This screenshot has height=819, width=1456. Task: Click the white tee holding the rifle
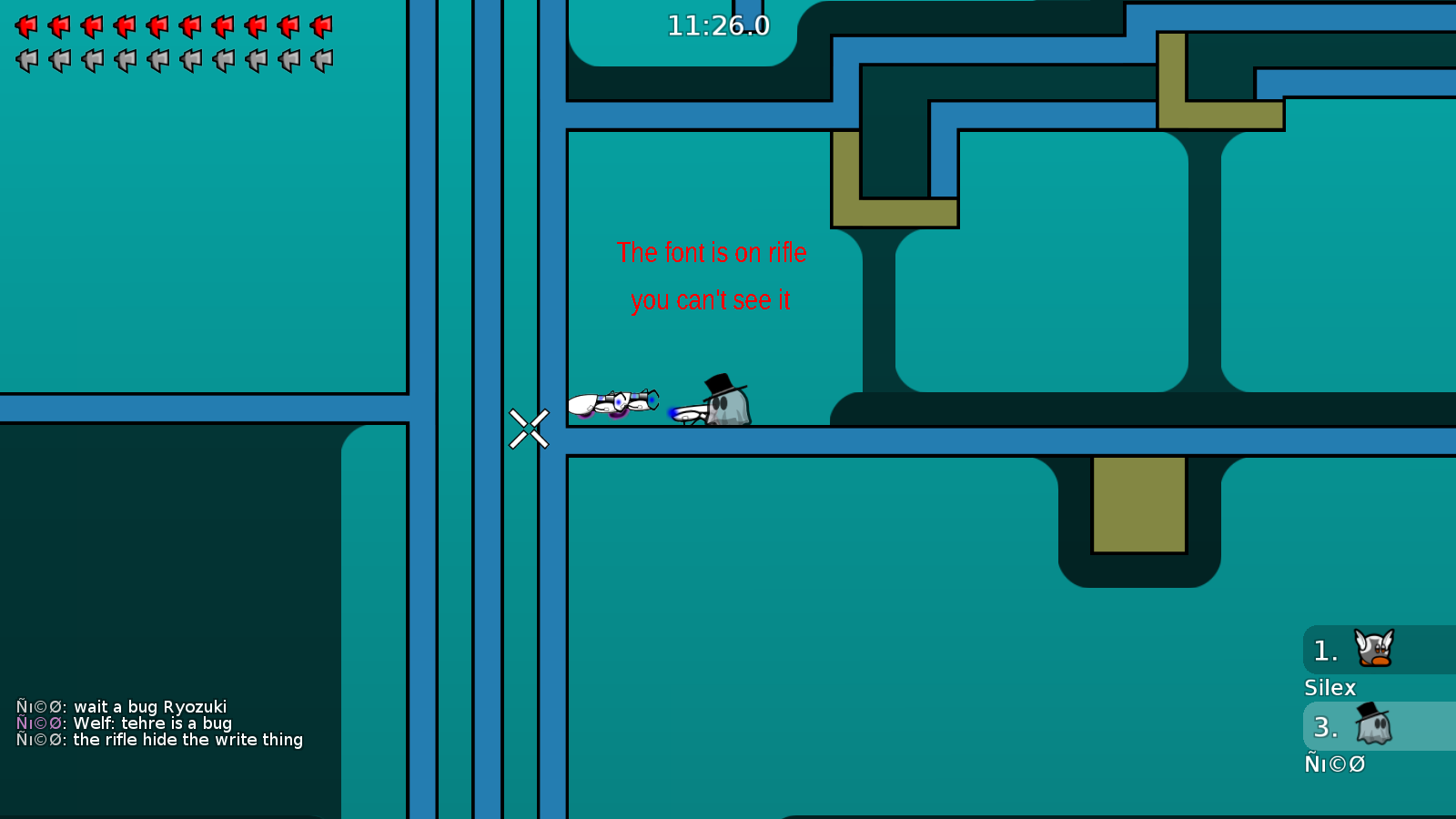pyautogui.click(x=619, y=401)
